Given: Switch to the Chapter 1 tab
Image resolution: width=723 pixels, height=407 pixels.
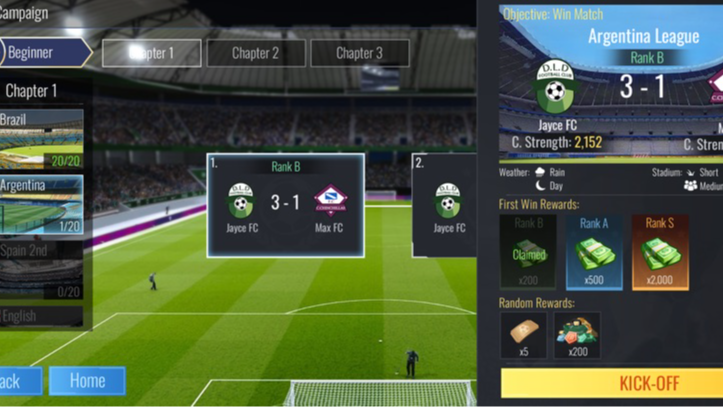Looking at the screenshot, I should tap(152, 53).
